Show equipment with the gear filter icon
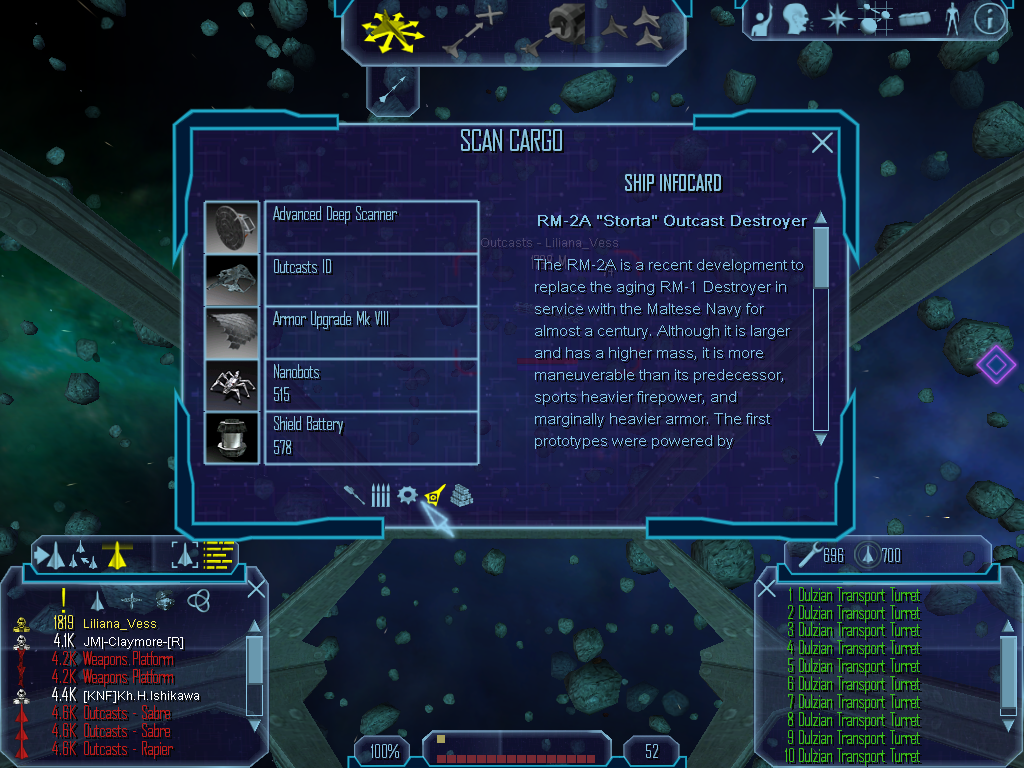This screenshot has width=1024, height=768. click(x=407, y=495)
